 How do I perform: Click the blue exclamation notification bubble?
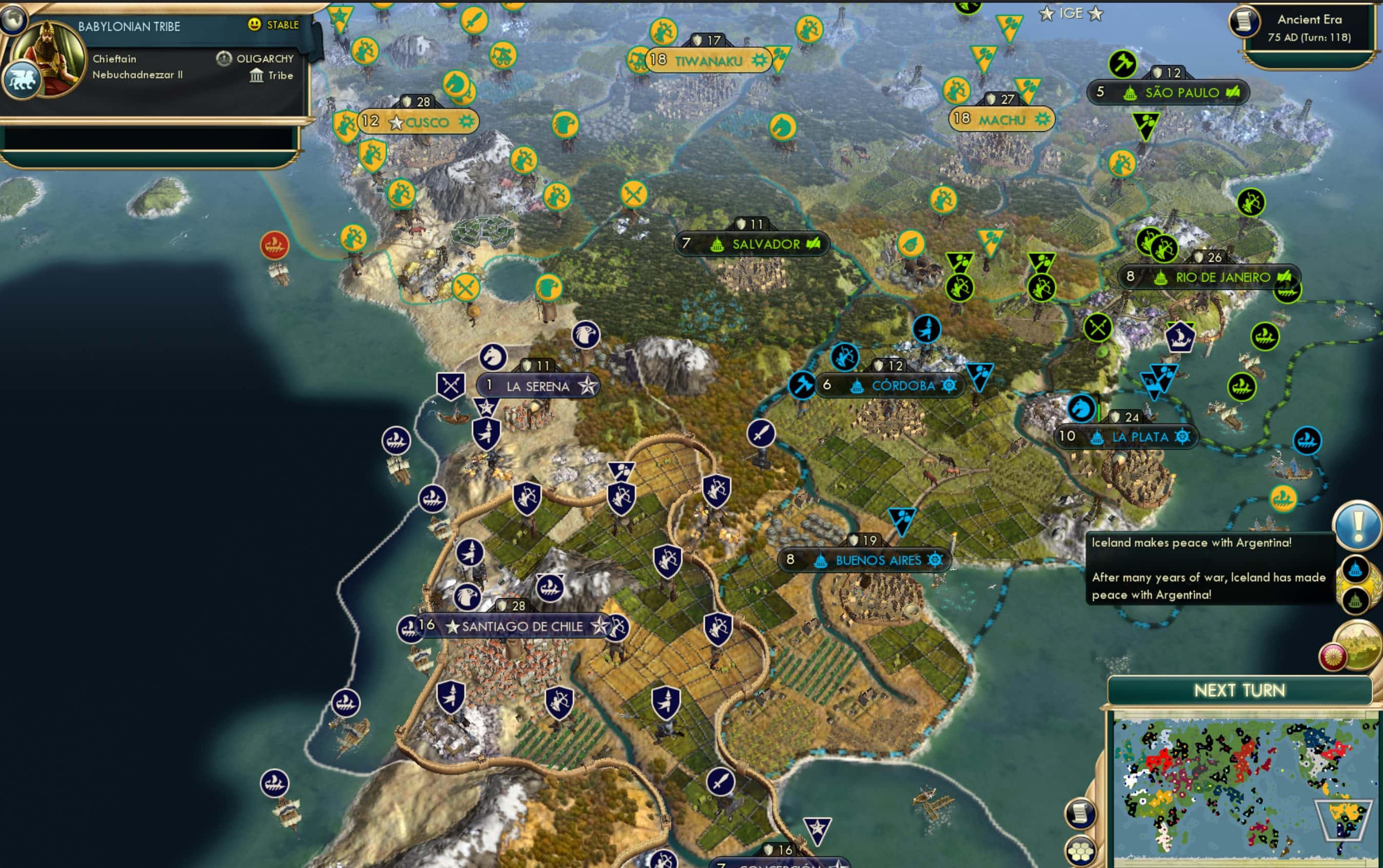[x=1358, y=526]
